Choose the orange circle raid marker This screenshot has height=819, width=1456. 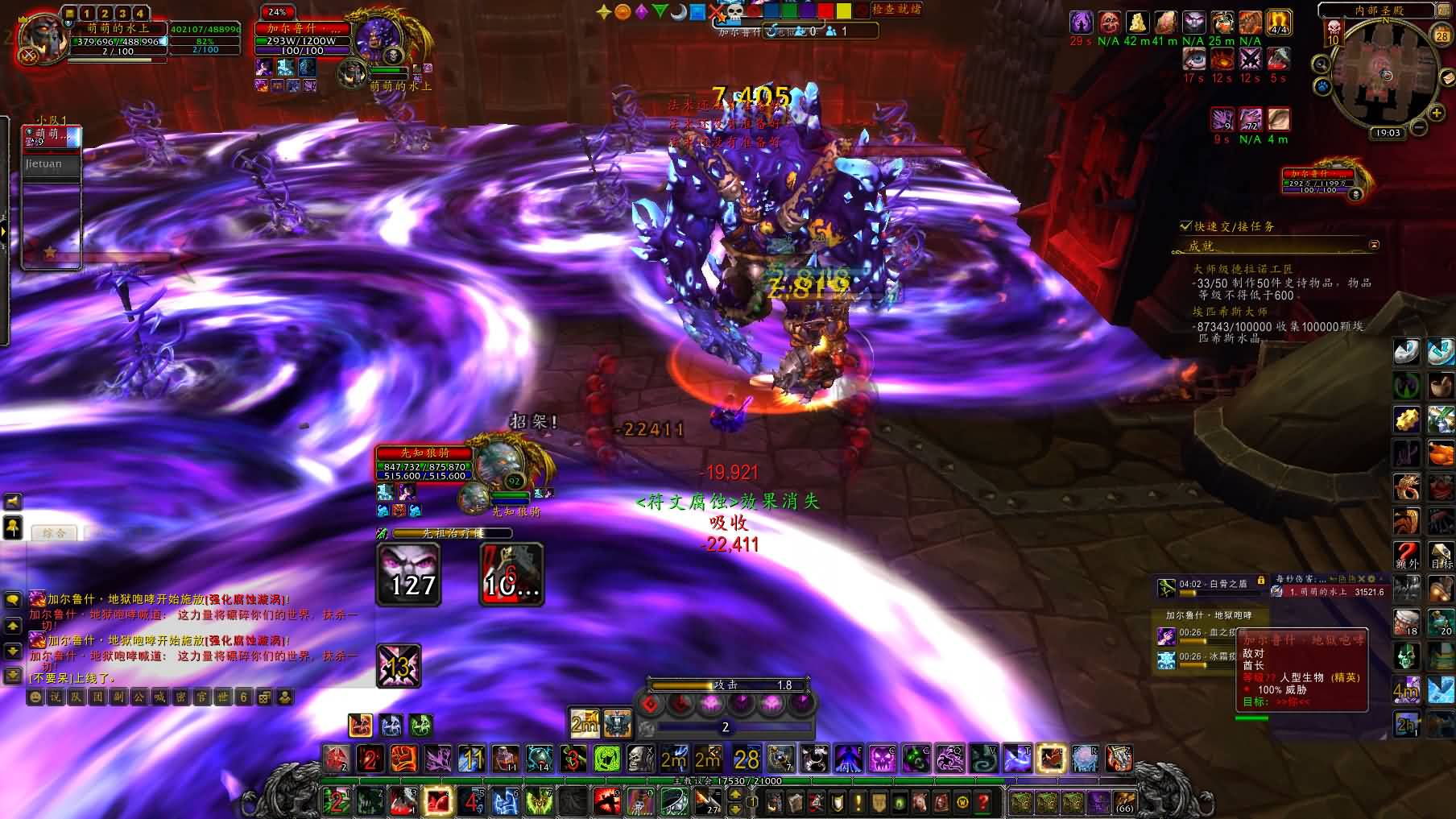pyautogui.click(x=623, y=12)
